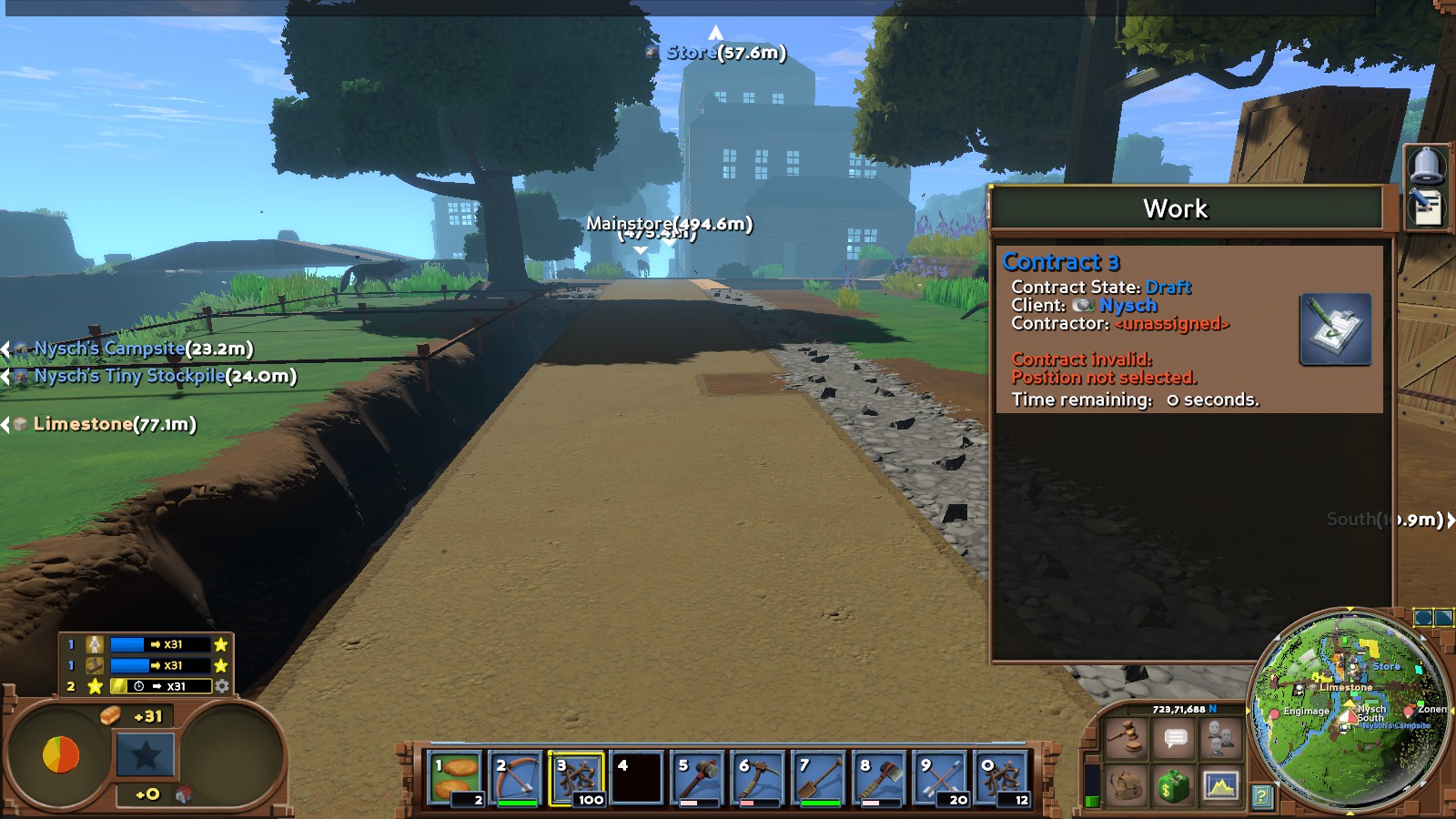The image size is (1456, 819).
Task: Equip the pickaxe in hotbar slot 6
Action: [x=758, y=779]
